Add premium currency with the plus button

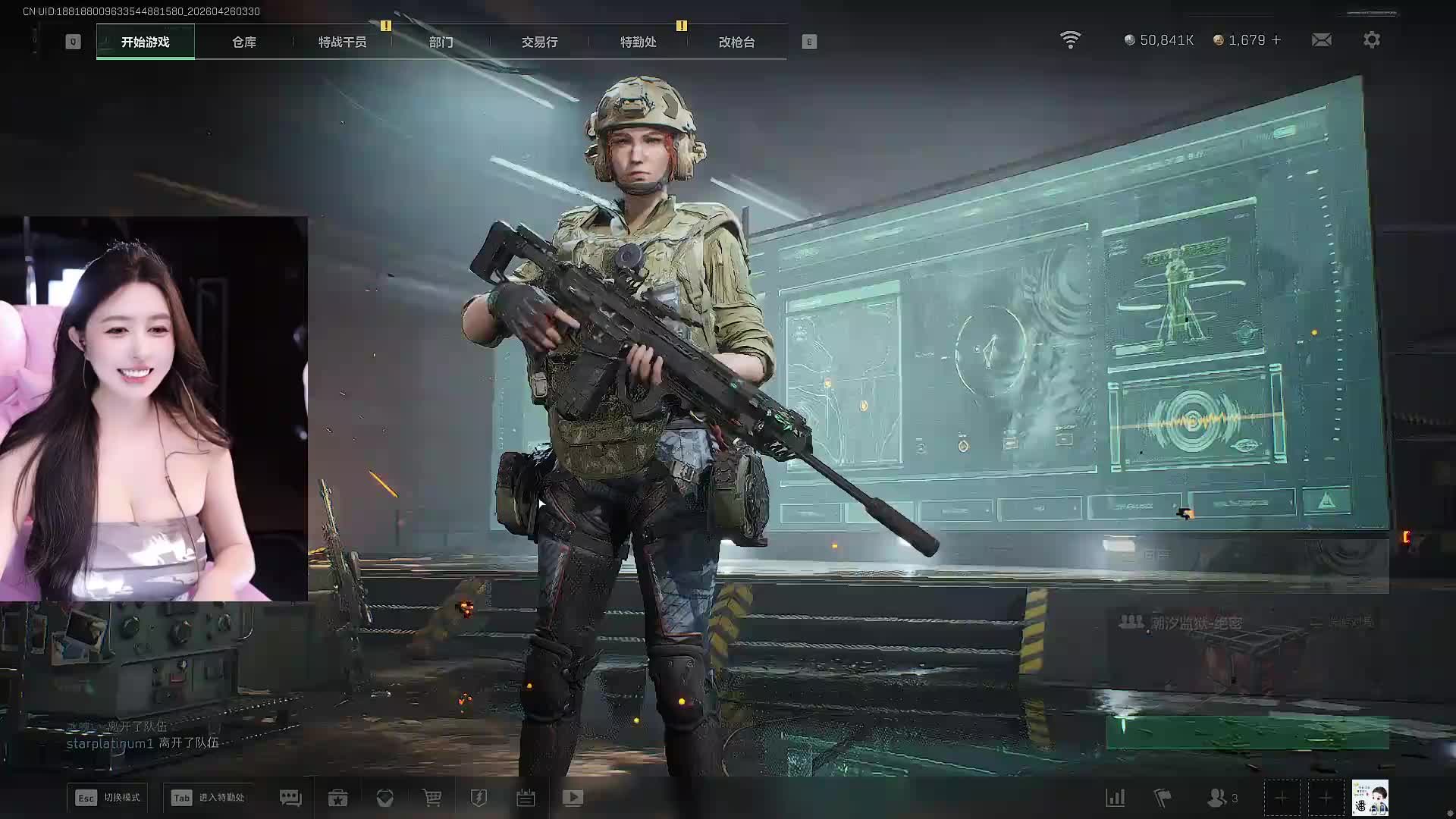click(x=1276, y=39)
